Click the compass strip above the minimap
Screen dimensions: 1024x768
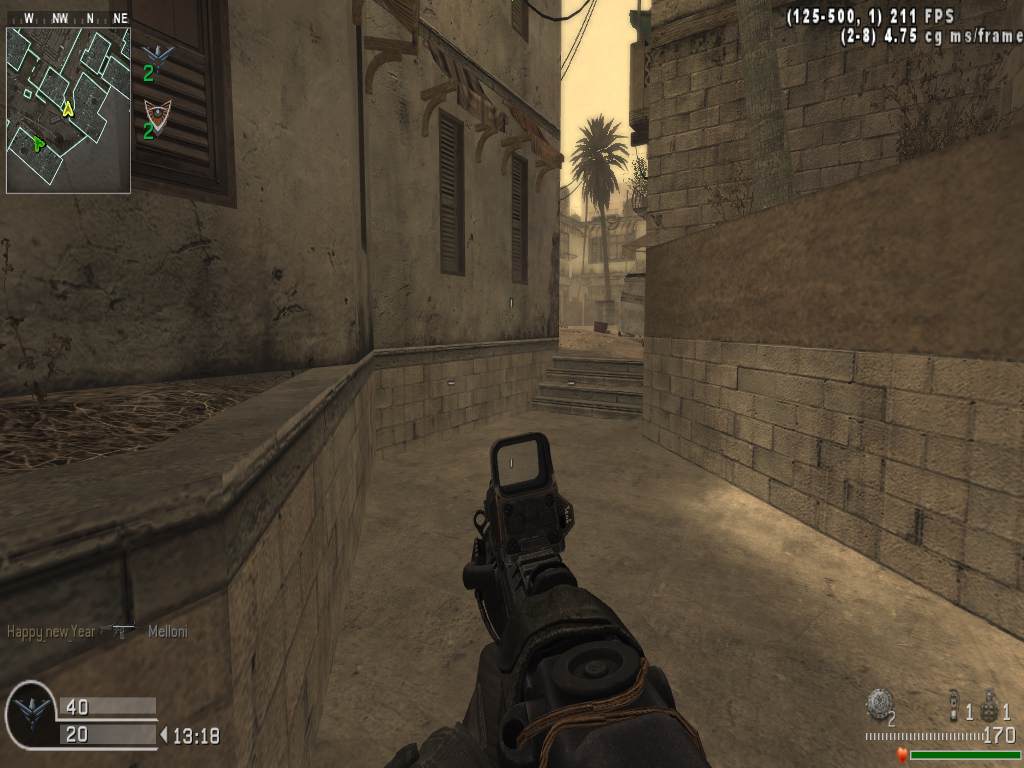pyautogui.click(x=68, y=18)
